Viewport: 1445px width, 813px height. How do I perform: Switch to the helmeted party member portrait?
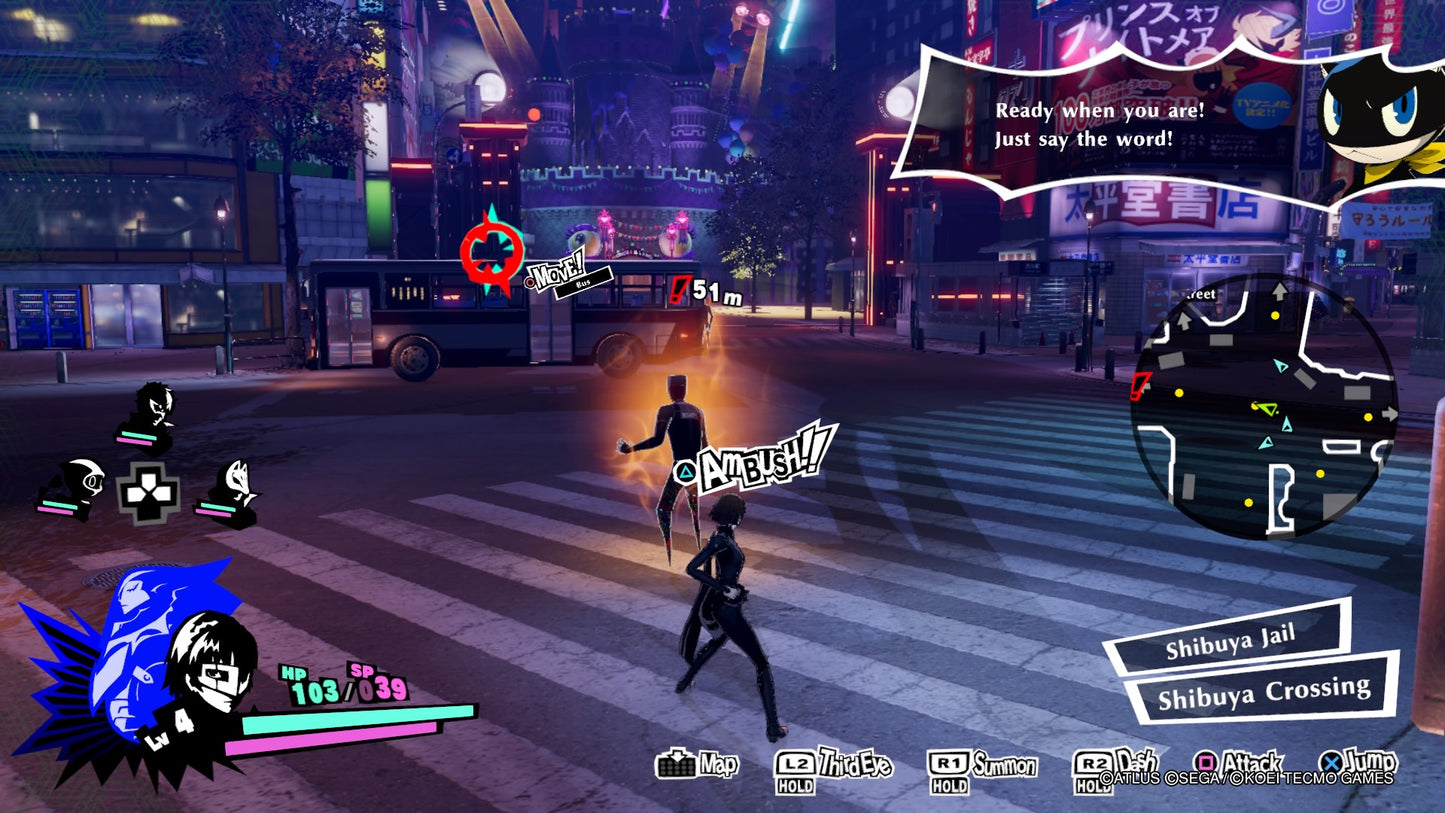[x=75, y=486]
